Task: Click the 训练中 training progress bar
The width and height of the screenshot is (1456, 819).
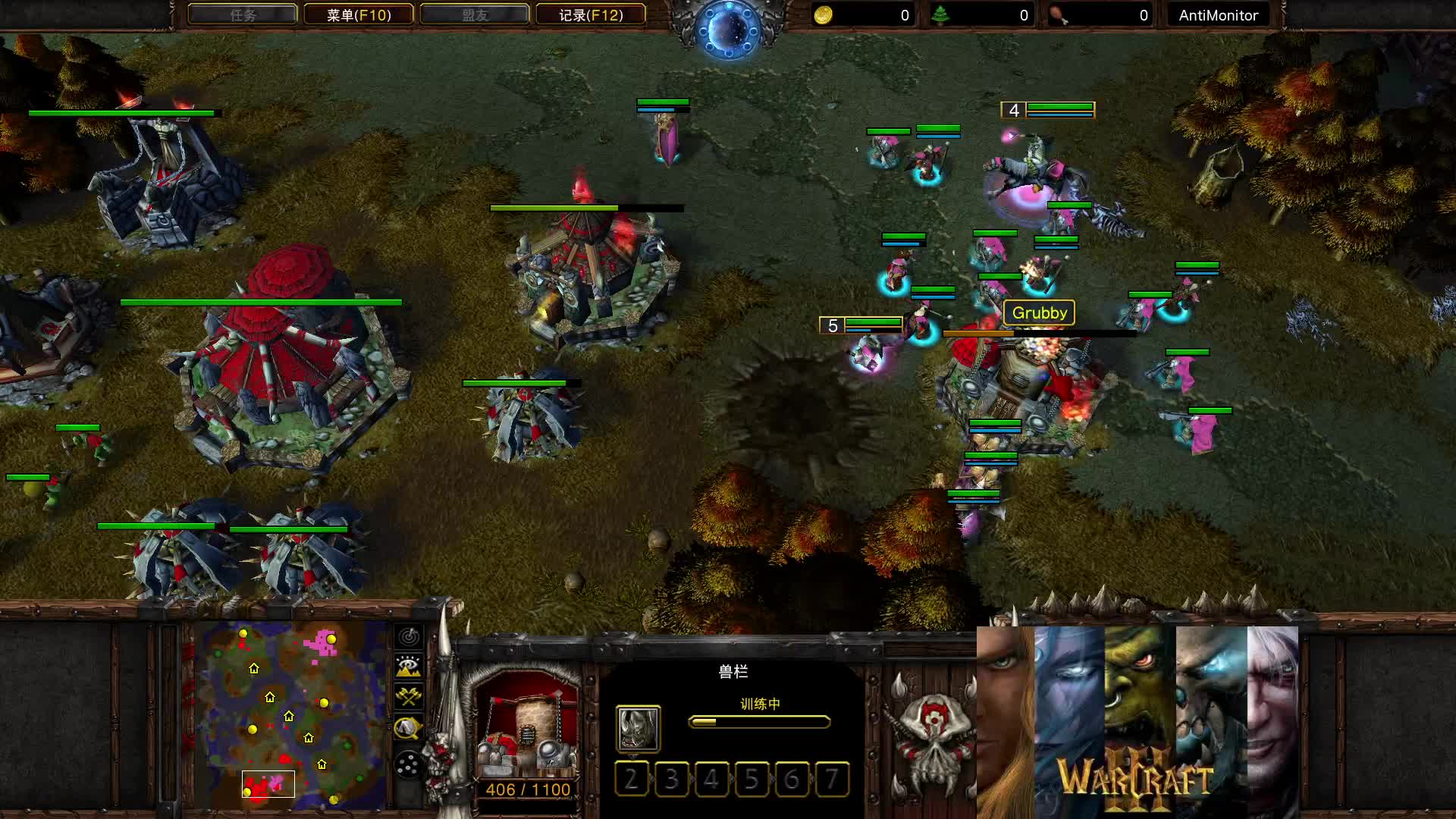Action: click(759, 721)
